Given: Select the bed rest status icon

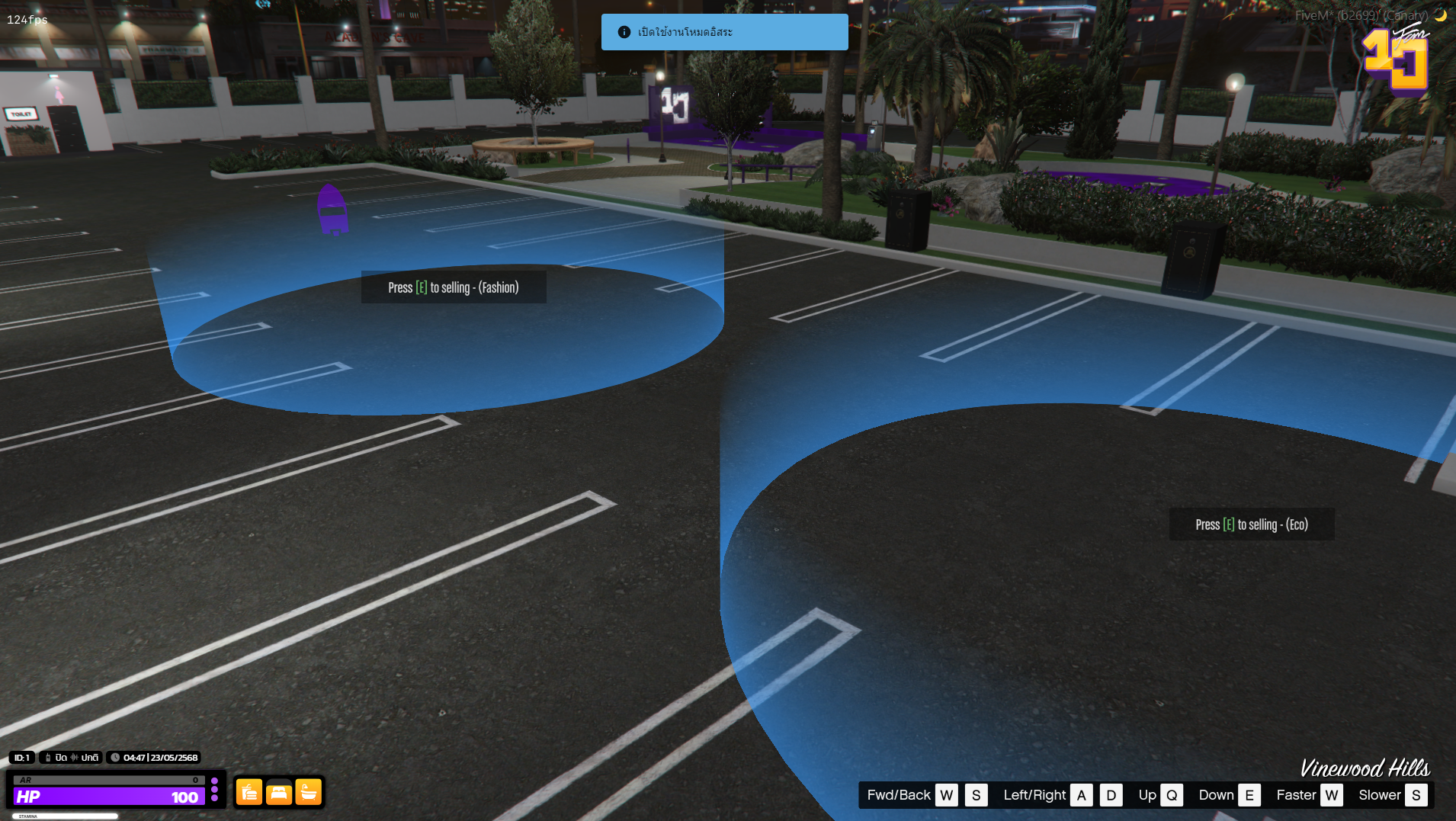Looking at the screenshot, I should click(279, 793).
